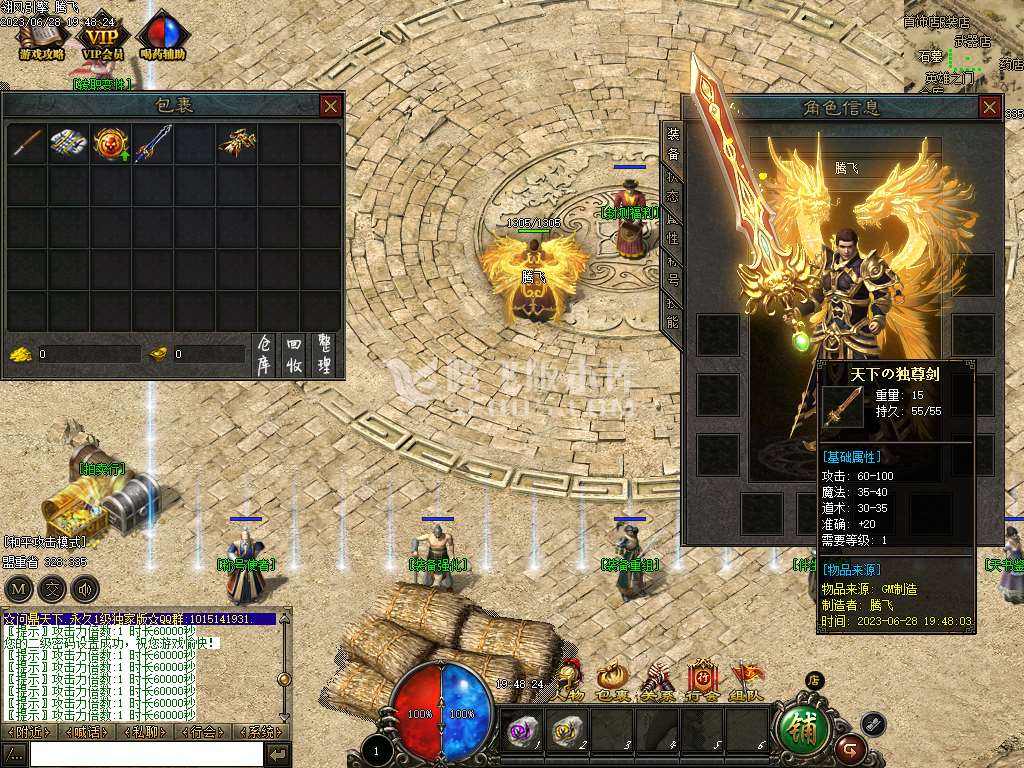The height and width of the screenshot is (768, 1024).
Task: Select the red skull medal item
Action: click(110, 144)
